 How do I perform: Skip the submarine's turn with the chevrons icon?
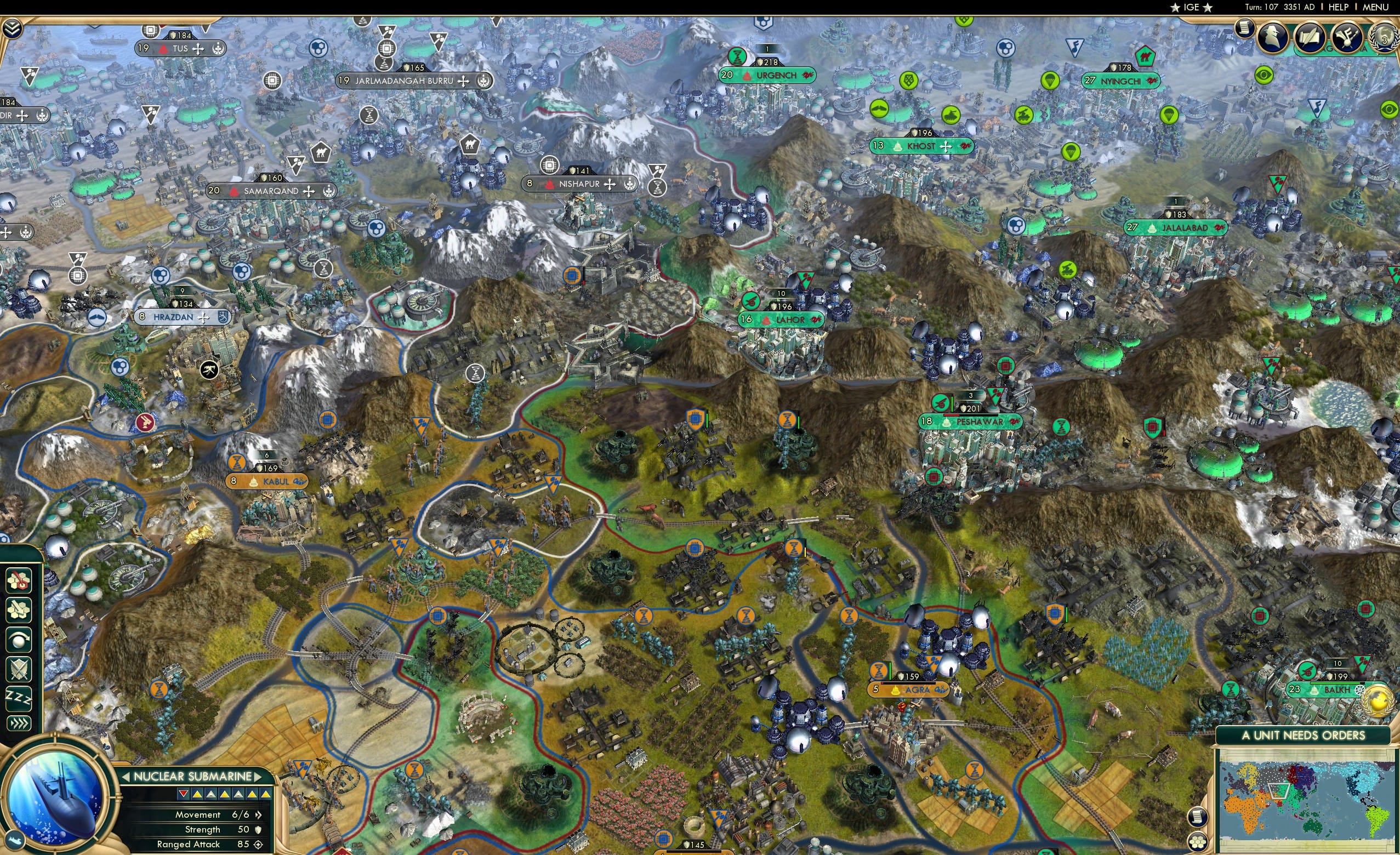tap(18, 723)
